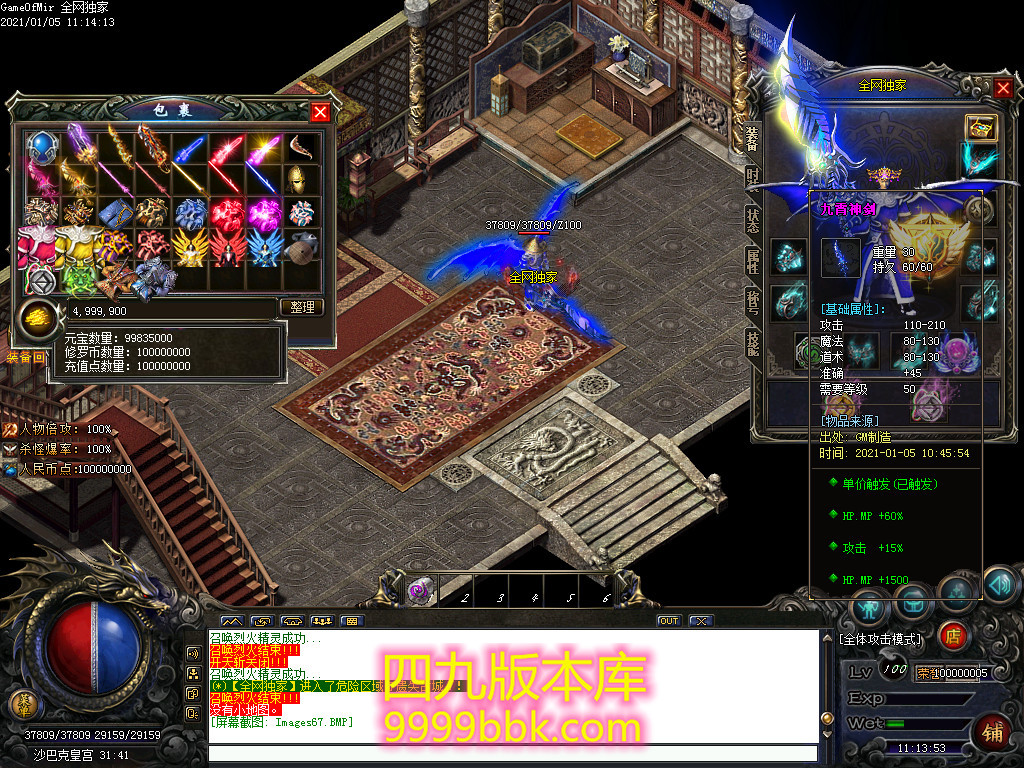Switch to the 状态 tab
Image resolution: width=1024 pixels, height=768 pixels.
752,219
